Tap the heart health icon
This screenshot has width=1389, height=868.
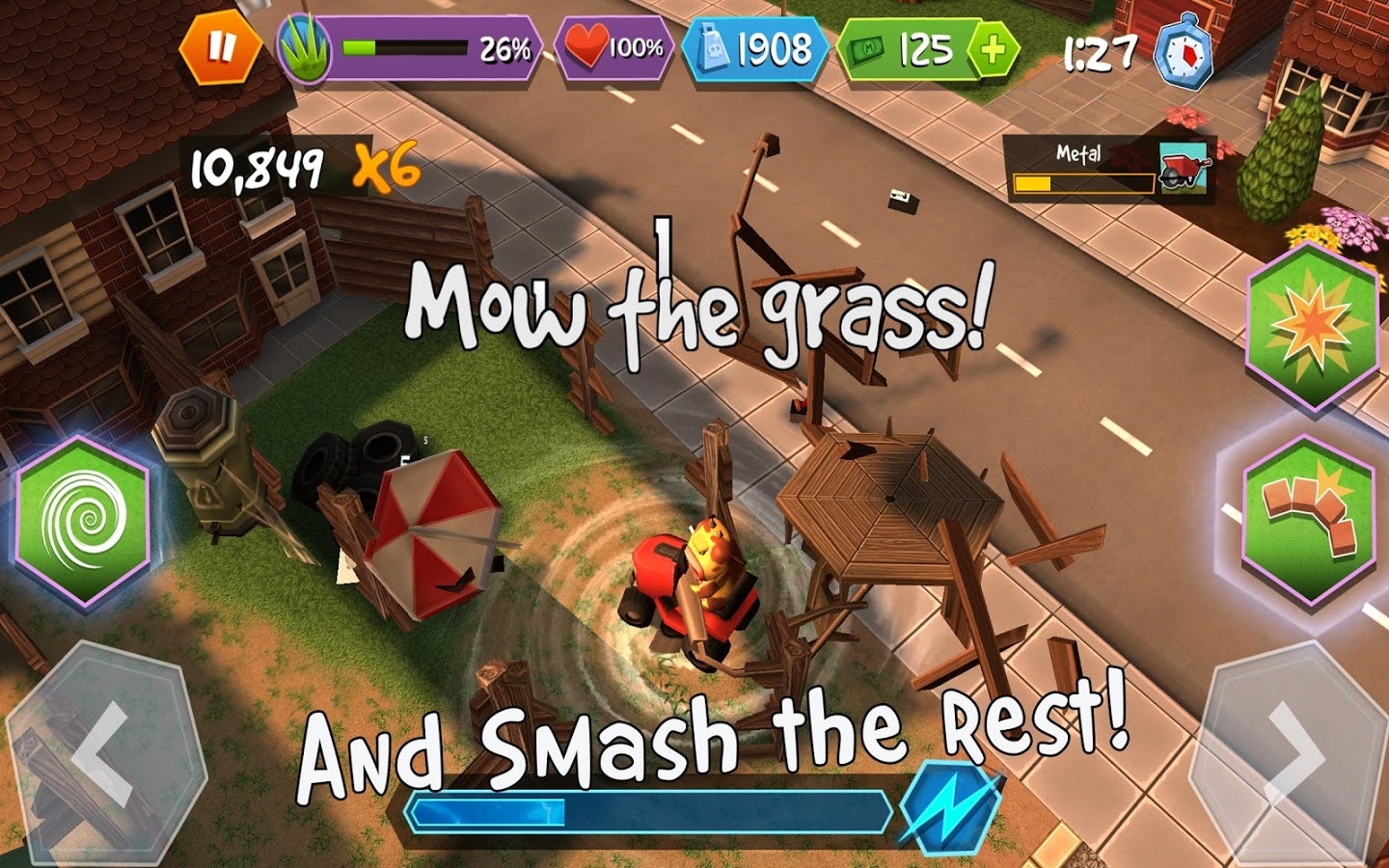click(589, 44)
